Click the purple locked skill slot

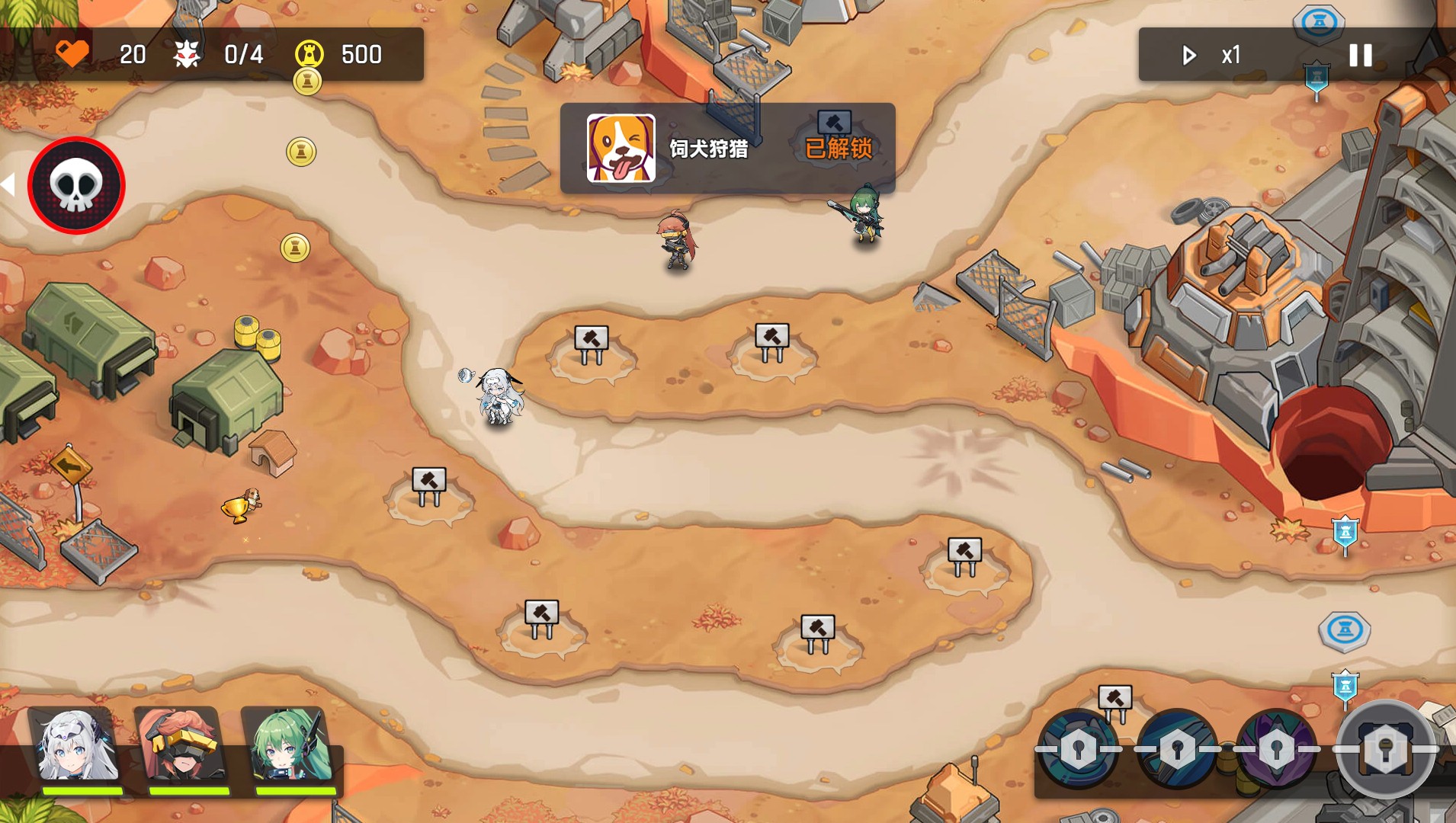1276,749
